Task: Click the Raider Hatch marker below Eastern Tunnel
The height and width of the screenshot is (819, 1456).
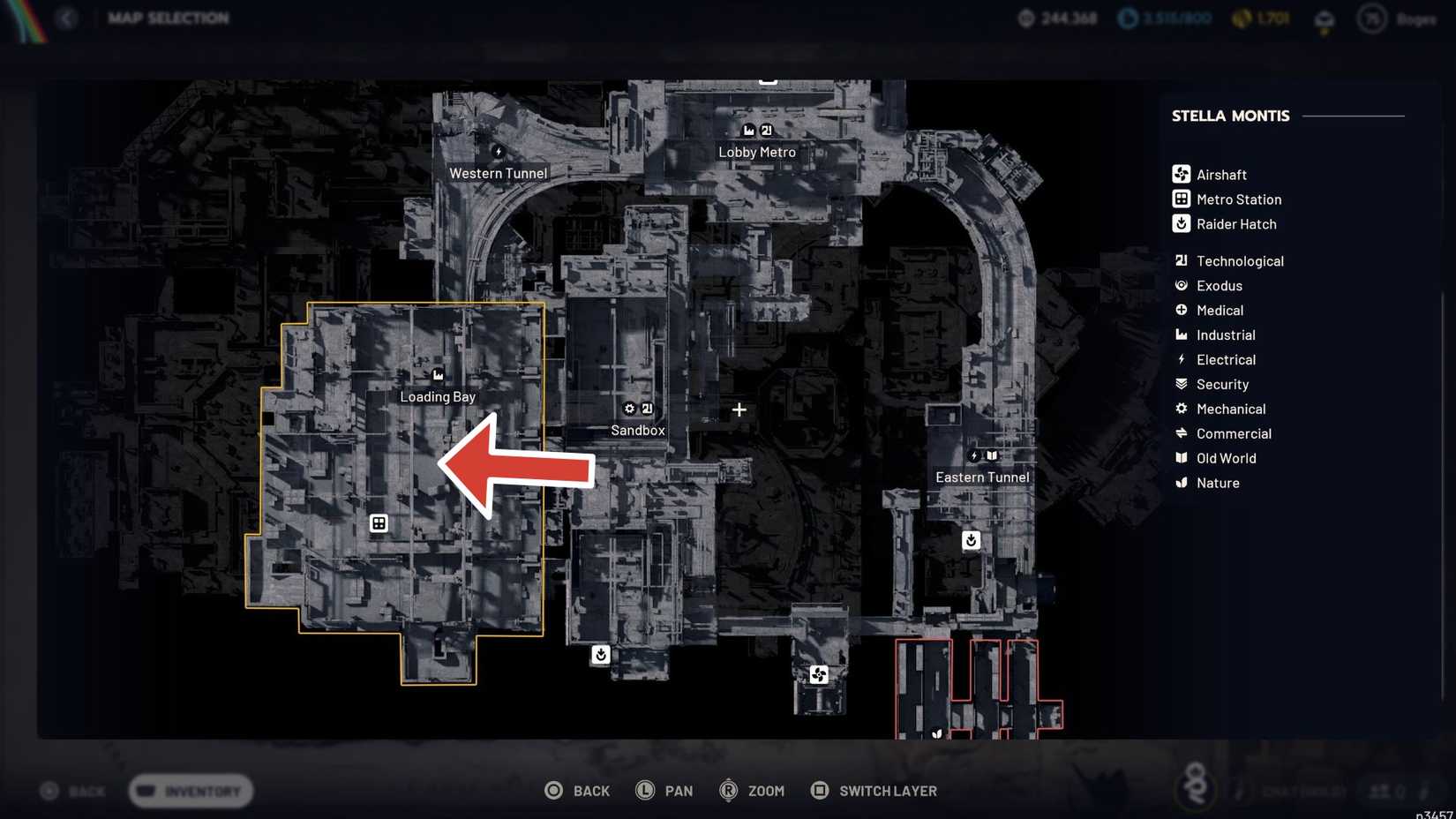Action: click(x=971, y=540)
